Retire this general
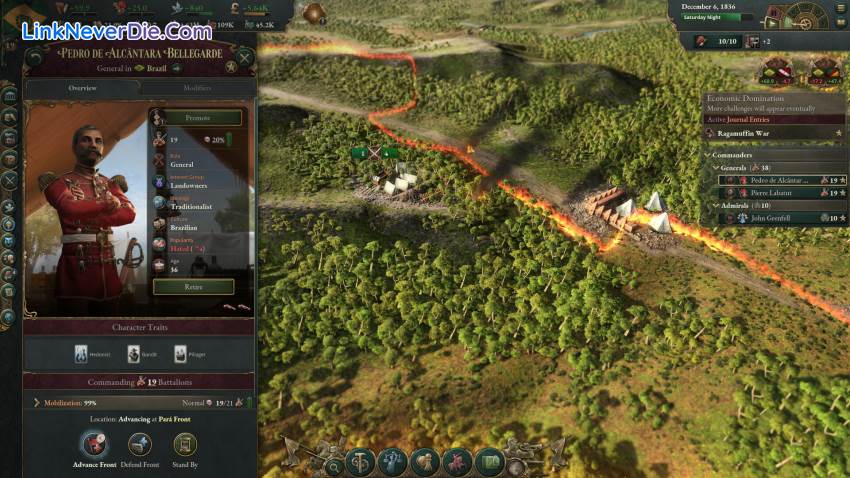 point(193,287)
